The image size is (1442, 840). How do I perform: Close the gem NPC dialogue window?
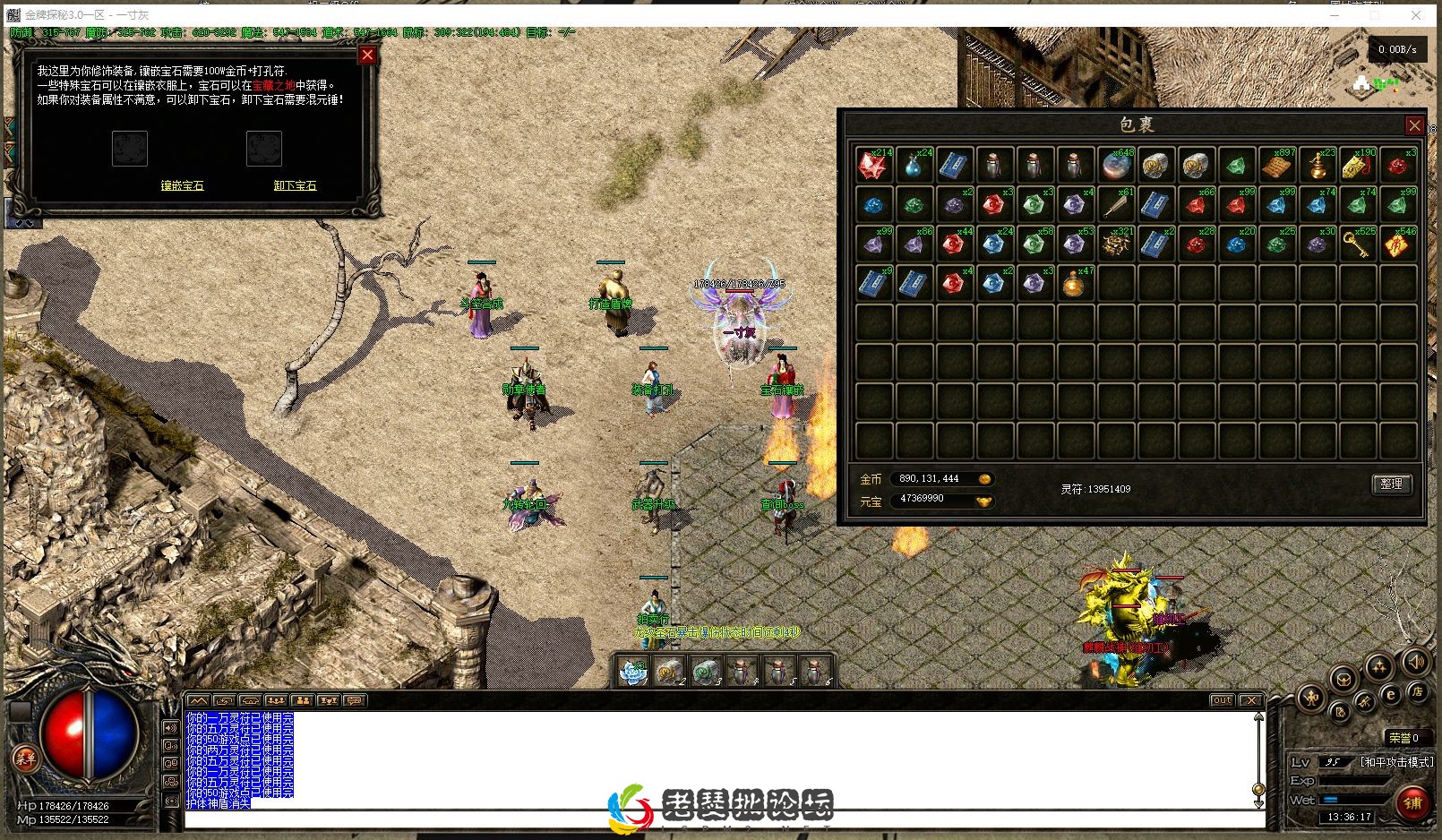[x=367, y=56]
